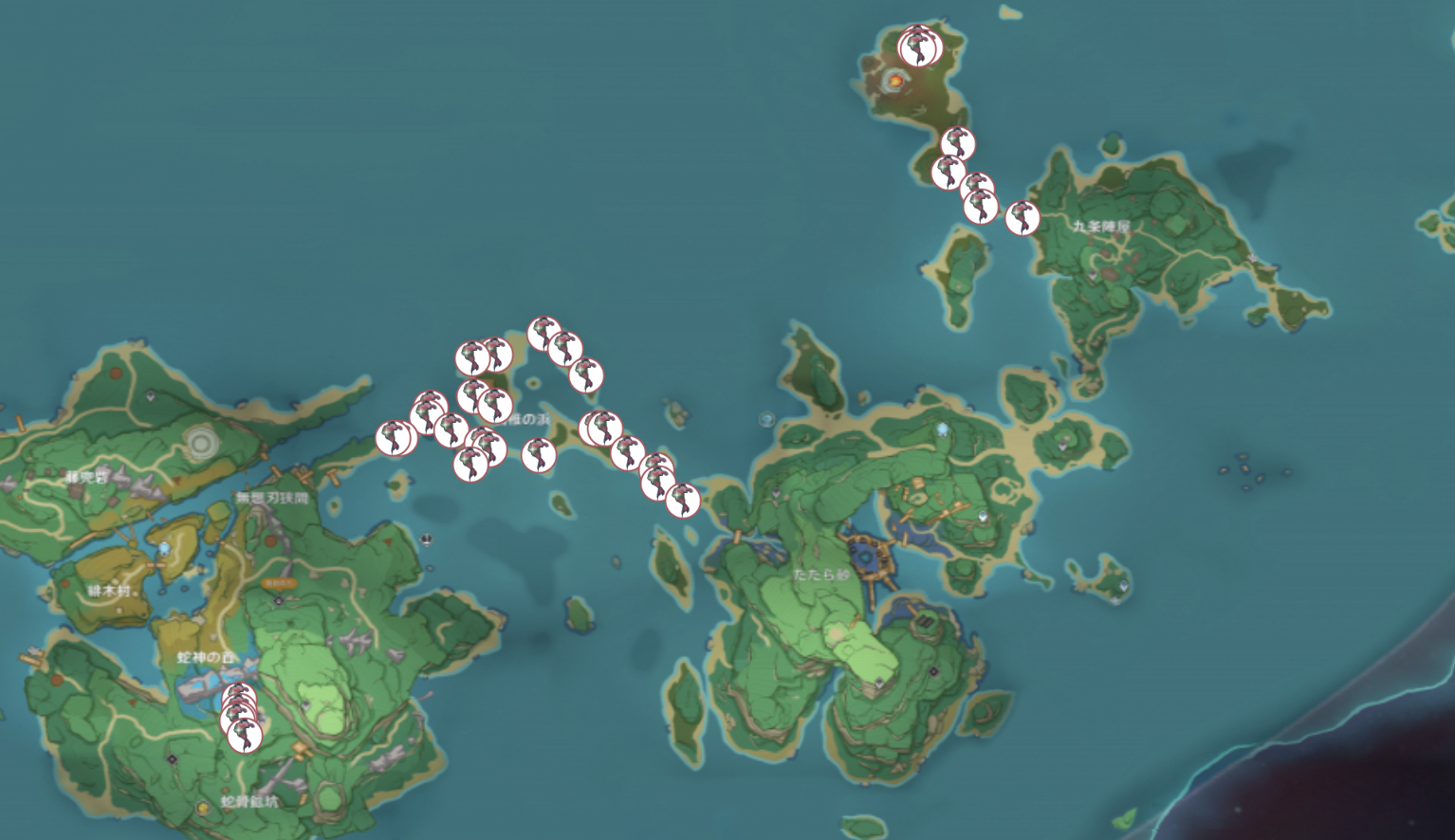Screen dimensions: 1455x840
Task: Click the dark statue marker west of Tatarasuna
Action: [x=776, y=492]
